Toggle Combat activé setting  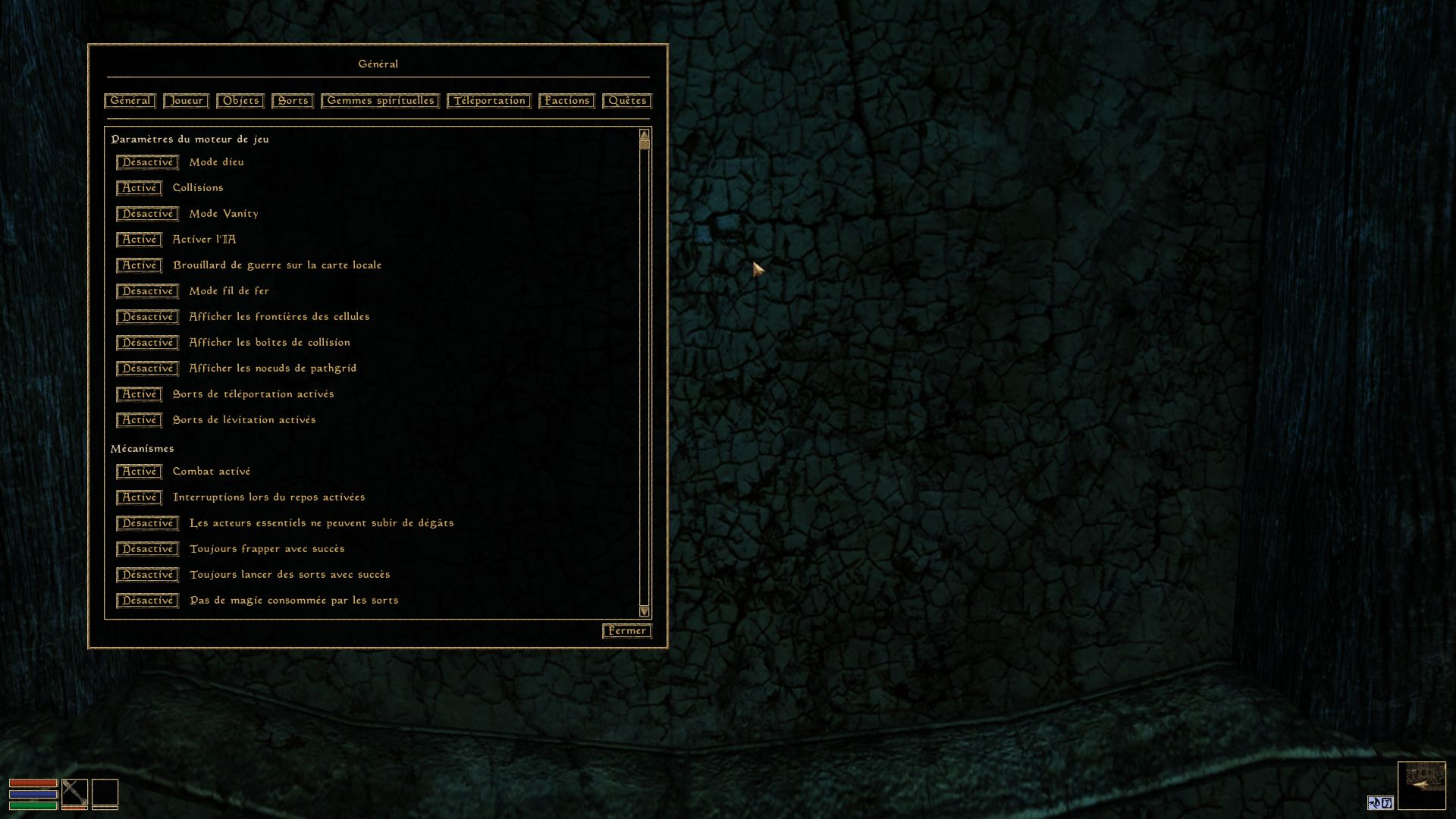139,472
